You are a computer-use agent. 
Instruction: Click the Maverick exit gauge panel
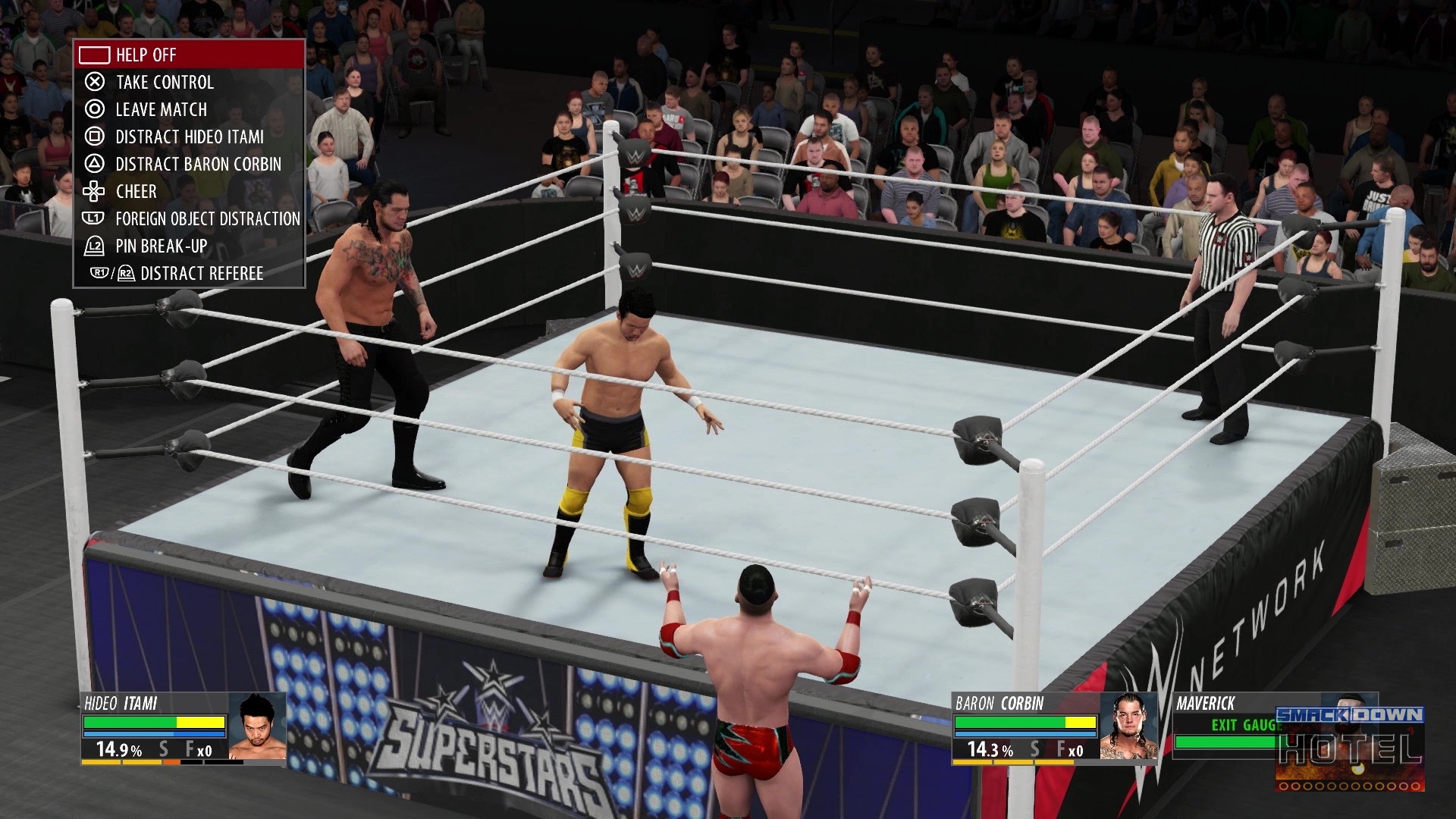point(1225,726)
